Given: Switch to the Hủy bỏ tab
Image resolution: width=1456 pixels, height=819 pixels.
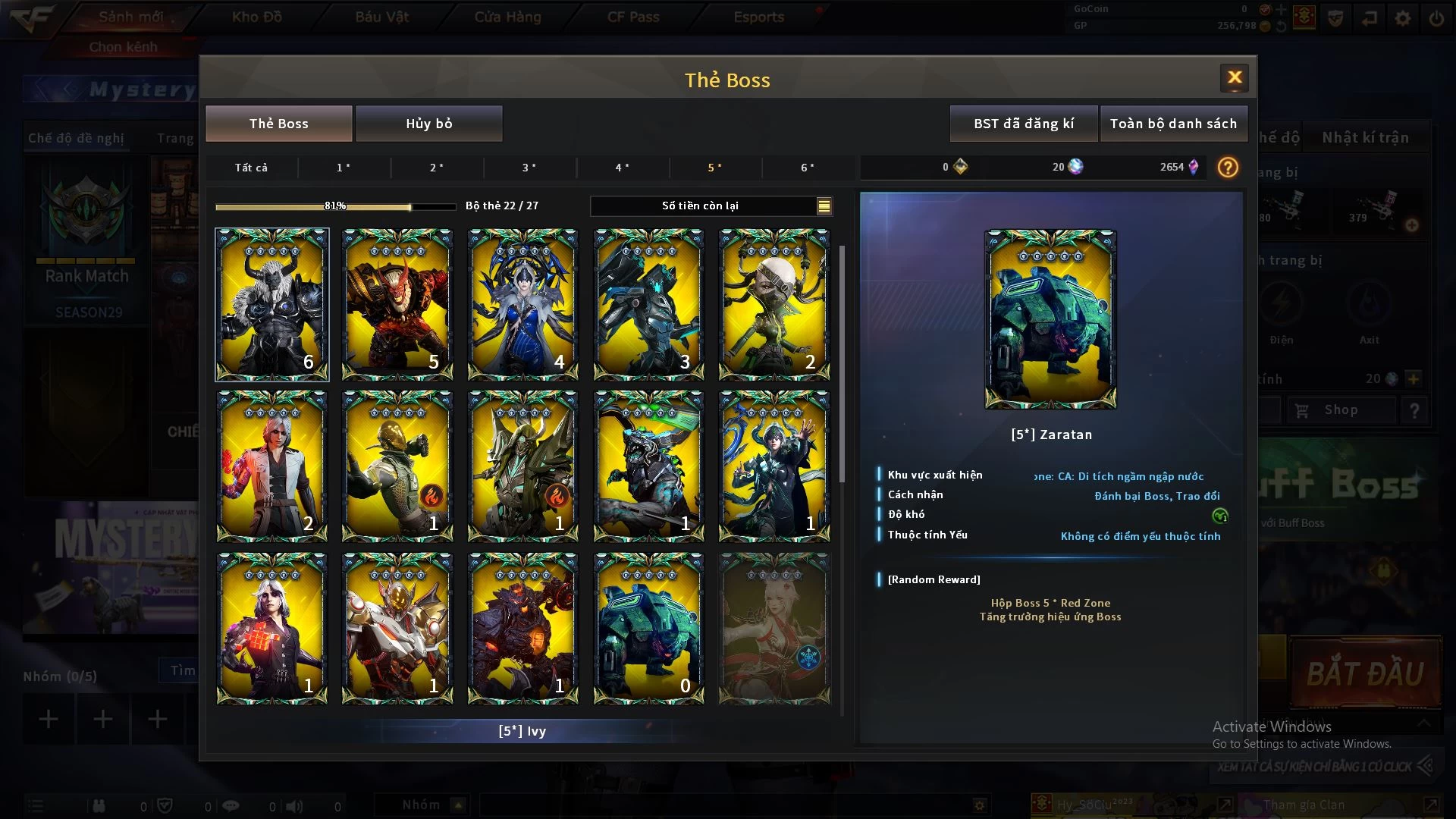Looking at the screenshot, I should point(428,124).
